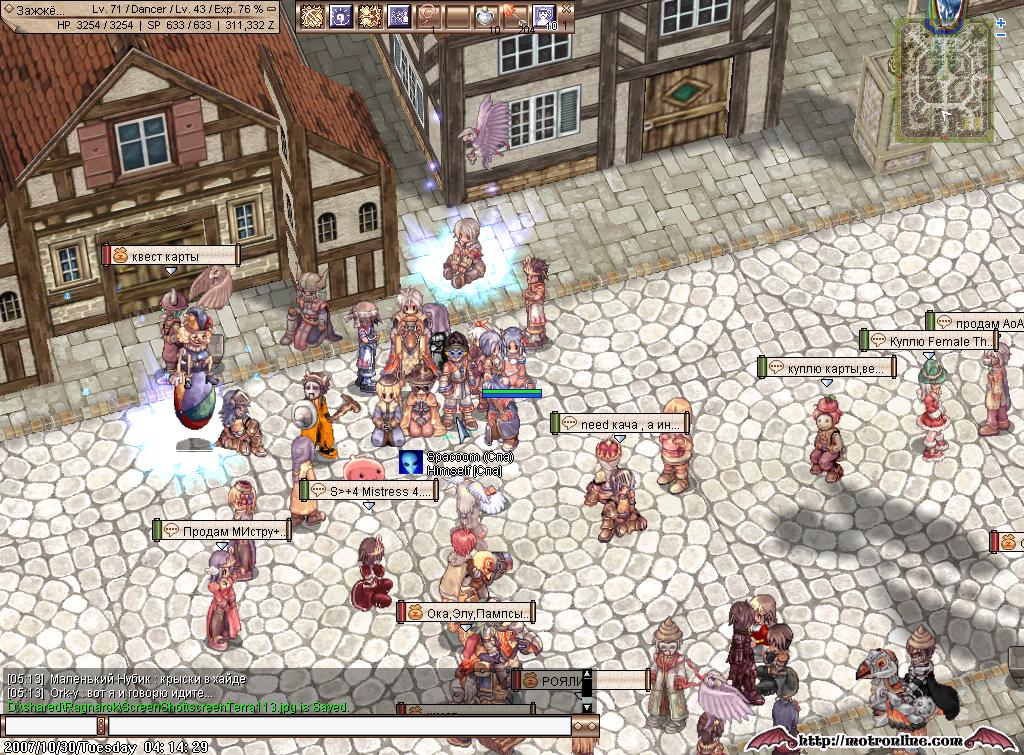Screen dimensions: 1024x755
Task: Activate the blue face skill icon
Action: point(544,16)
